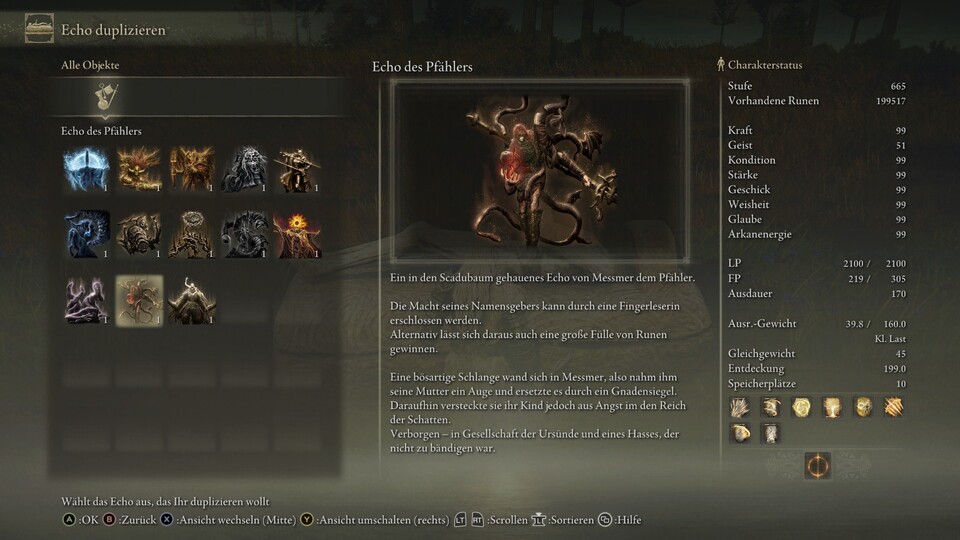Select the horned warrior echo in the bottom row
Image resolution: width=960 pixels, height=540 pixels.
click(x=191, y=300)
